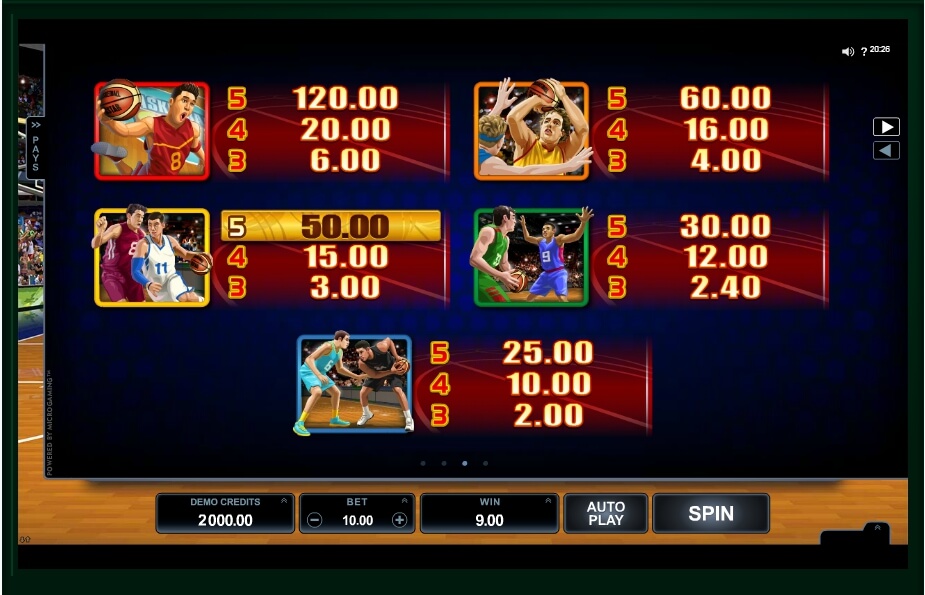Screen dimensions: 925x595
Task: Expand the black tab beside the SPIN button
Action: click(876, 529)
